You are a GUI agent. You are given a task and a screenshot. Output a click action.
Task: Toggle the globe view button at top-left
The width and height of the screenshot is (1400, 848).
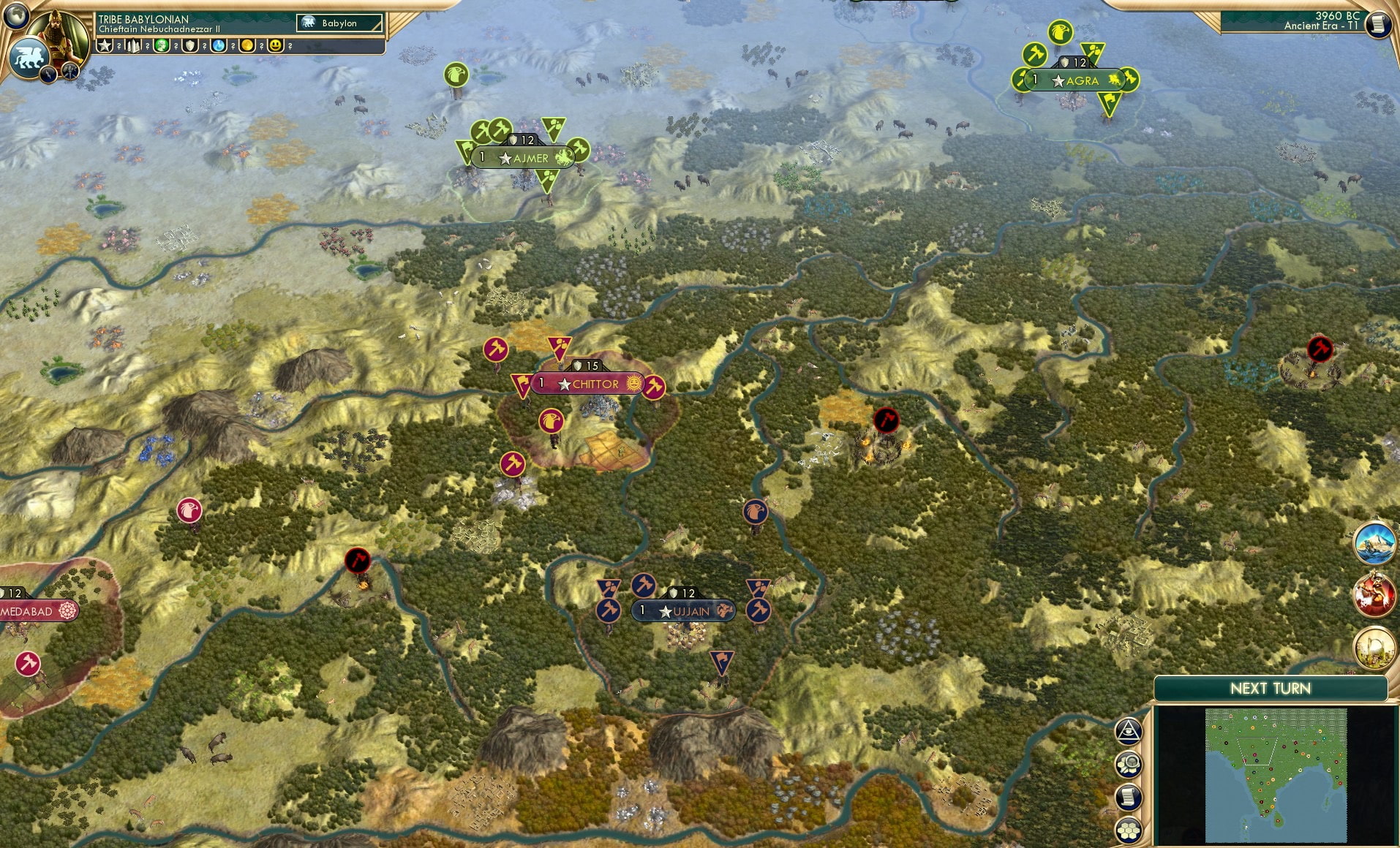[16, 16]
